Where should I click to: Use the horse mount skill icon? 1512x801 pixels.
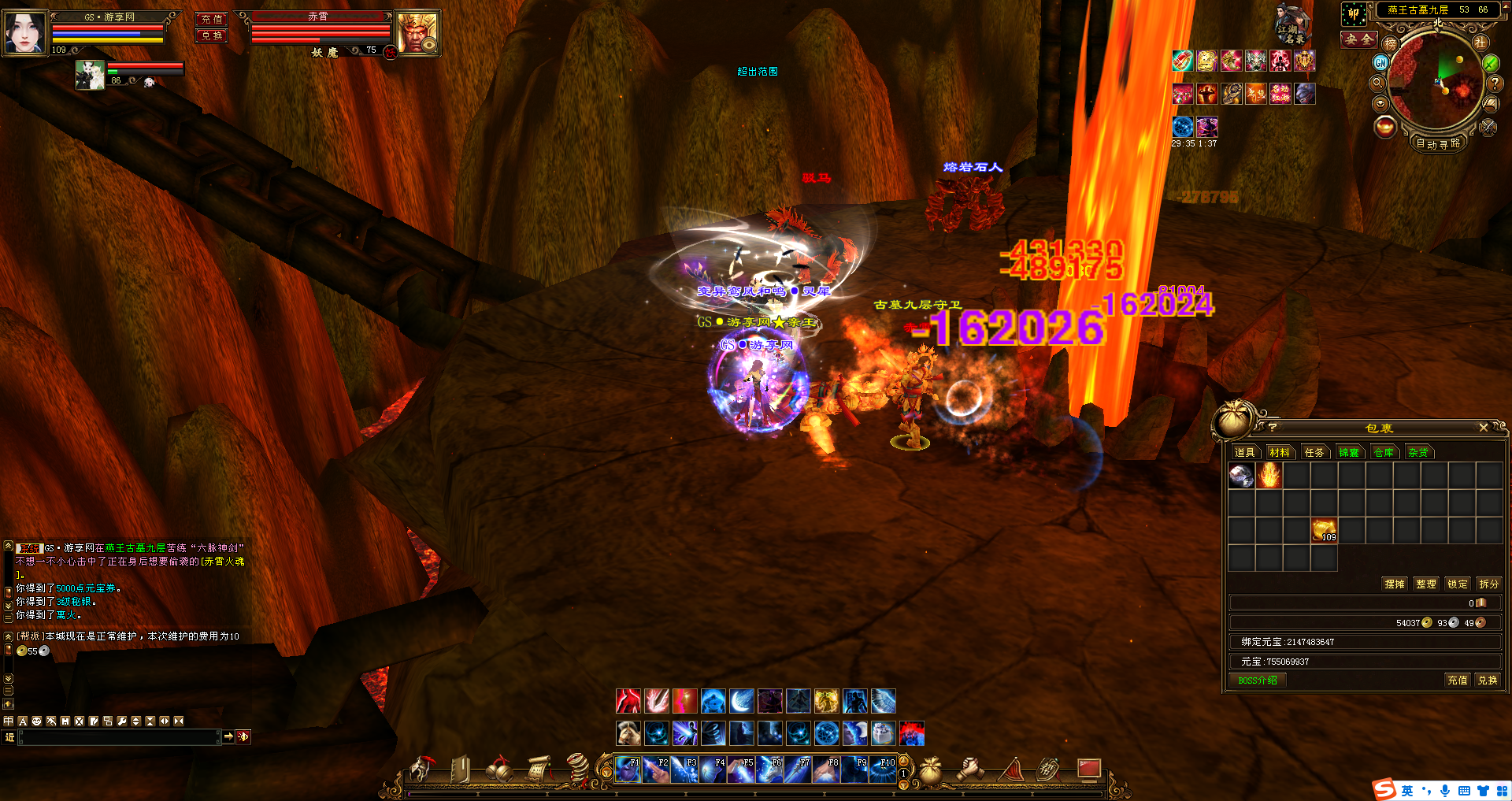tap(628, 733)
